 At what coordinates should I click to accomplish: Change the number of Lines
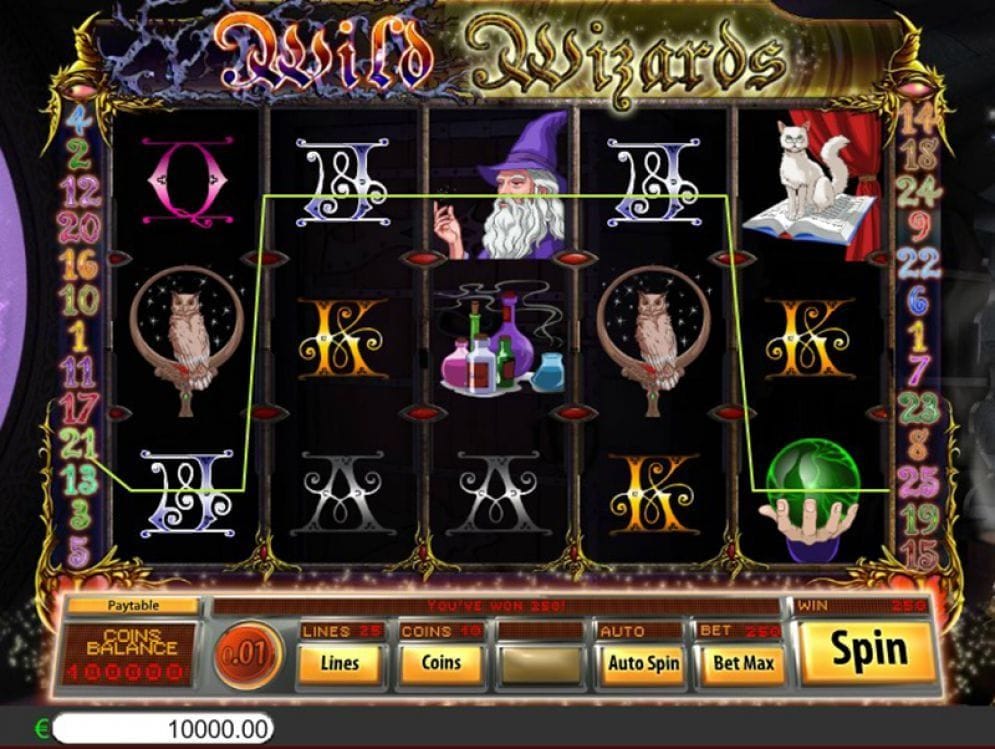pyautogui.click(x=340, y=662)
